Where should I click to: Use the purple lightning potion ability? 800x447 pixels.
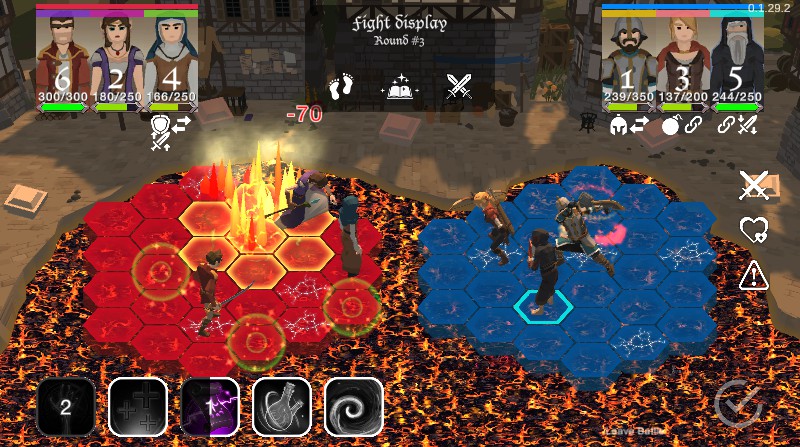[210, 407]
